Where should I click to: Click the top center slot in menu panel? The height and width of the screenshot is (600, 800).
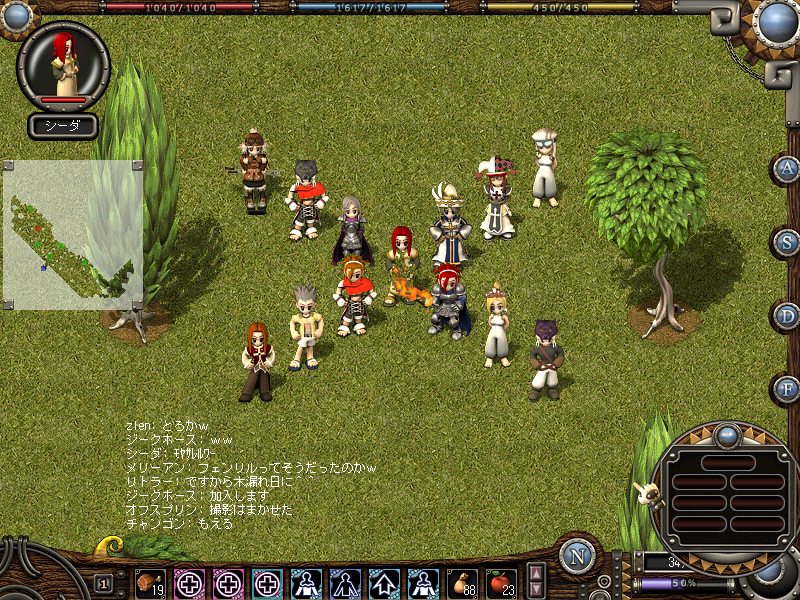(726, 462)
